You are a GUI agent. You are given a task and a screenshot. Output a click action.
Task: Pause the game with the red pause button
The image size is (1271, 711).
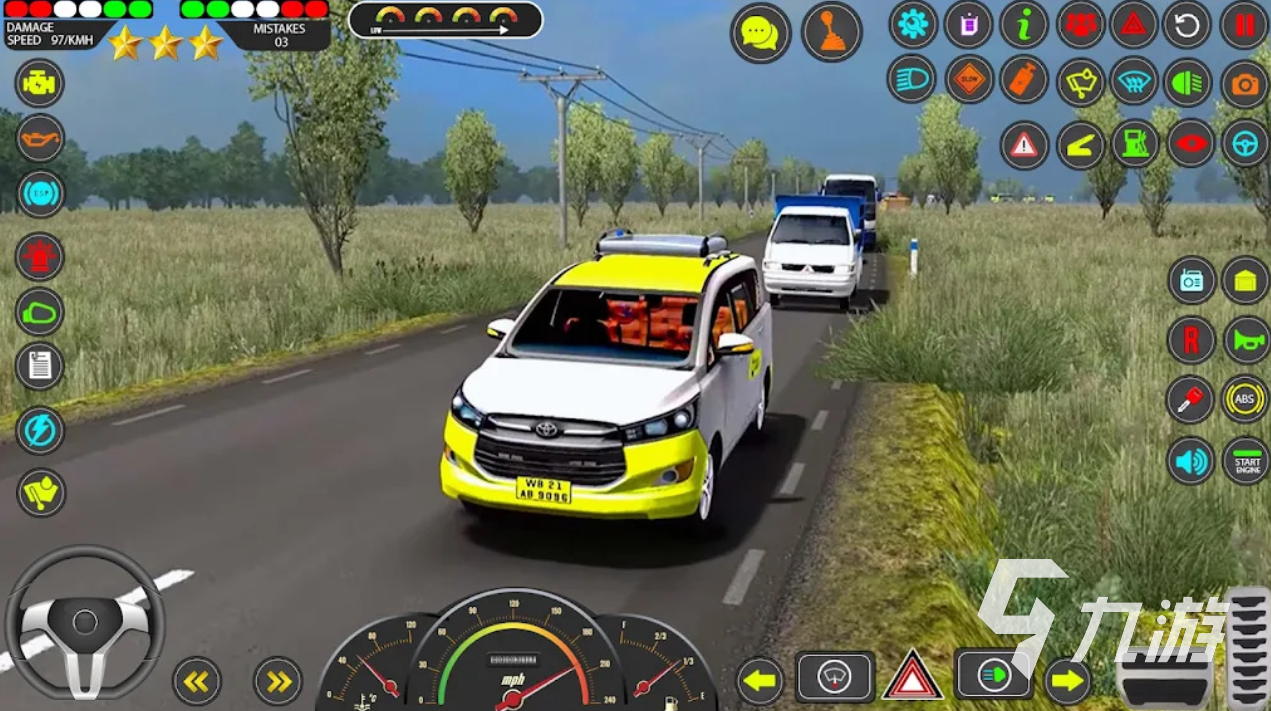1244,25
